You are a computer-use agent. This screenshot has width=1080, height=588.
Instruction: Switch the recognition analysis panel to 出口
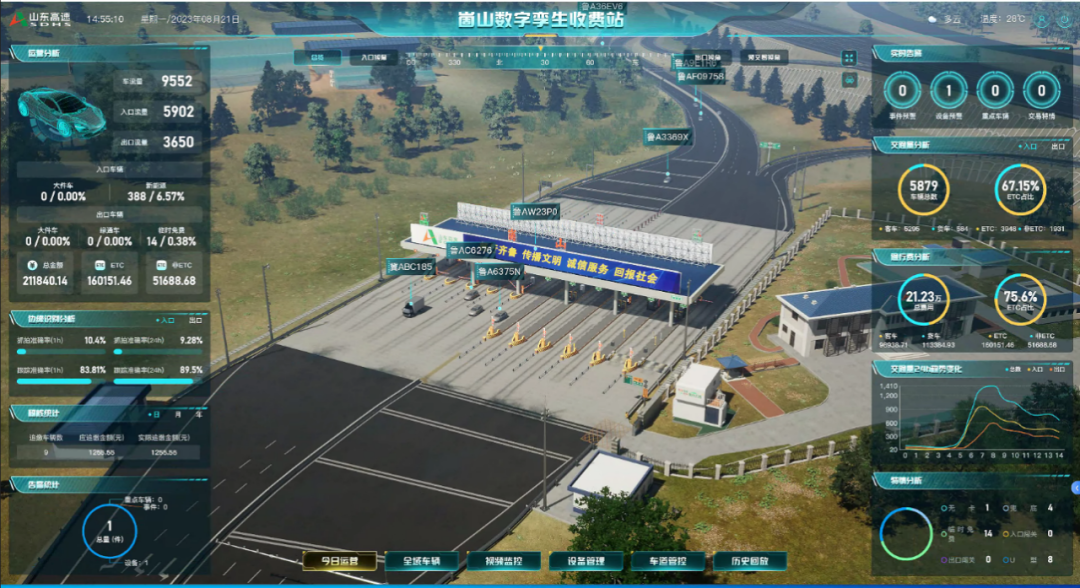[x=194, y=320]
